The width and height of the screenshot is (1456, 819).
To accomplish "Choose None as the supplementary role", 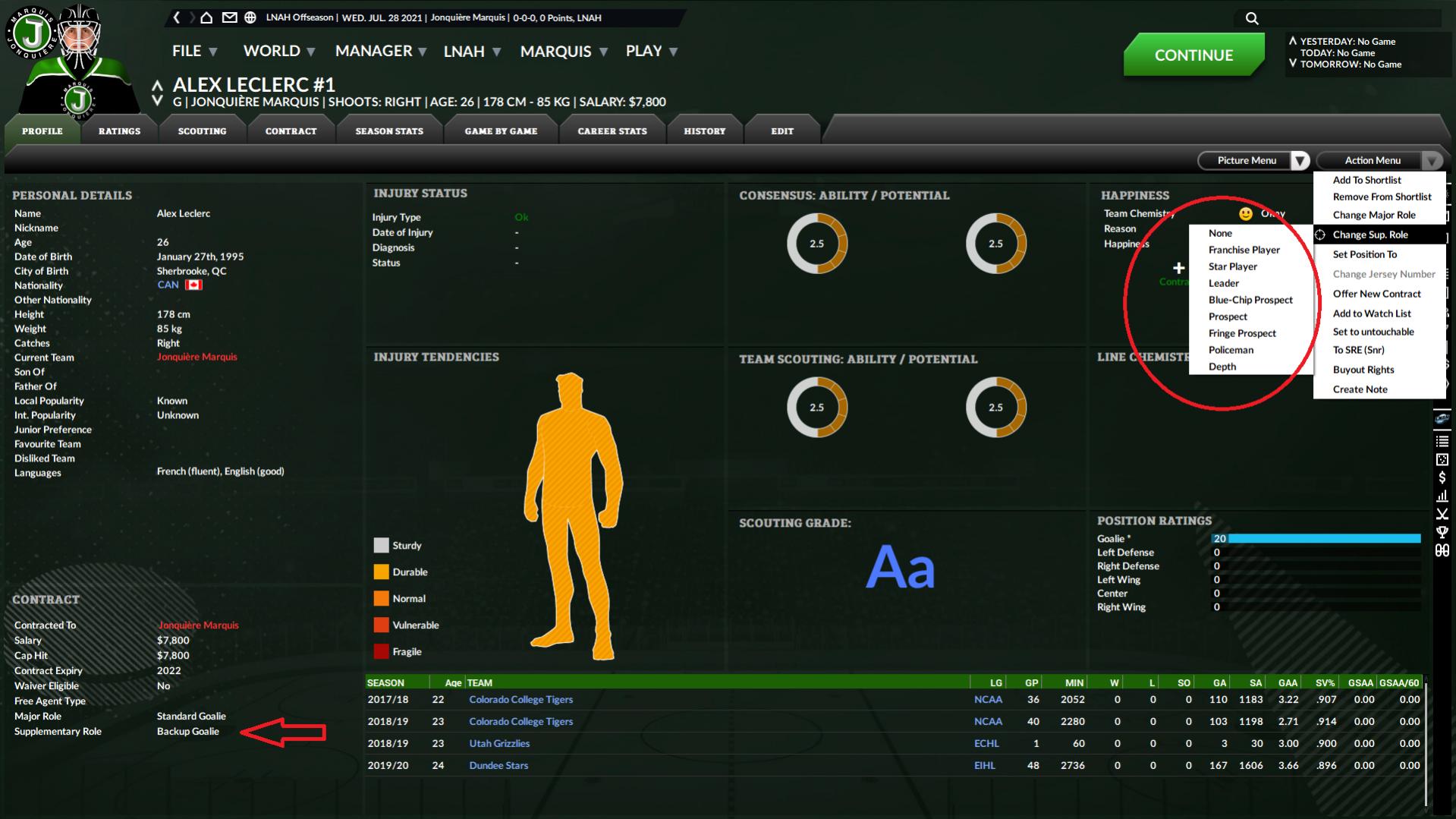I will pyautogui.click(x=1220, y=233).
